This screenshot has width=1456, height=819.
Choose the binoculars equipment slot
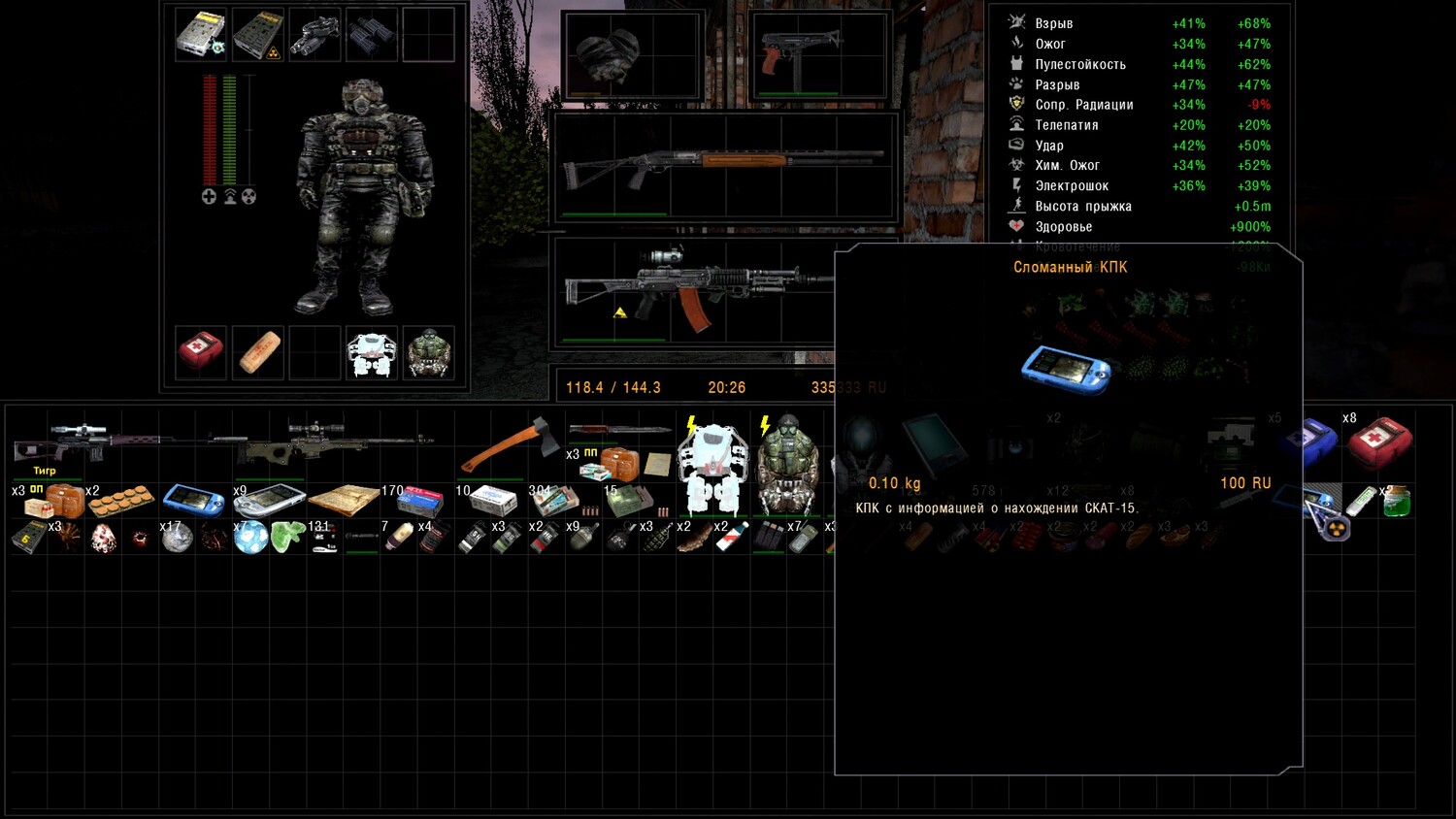371,34
